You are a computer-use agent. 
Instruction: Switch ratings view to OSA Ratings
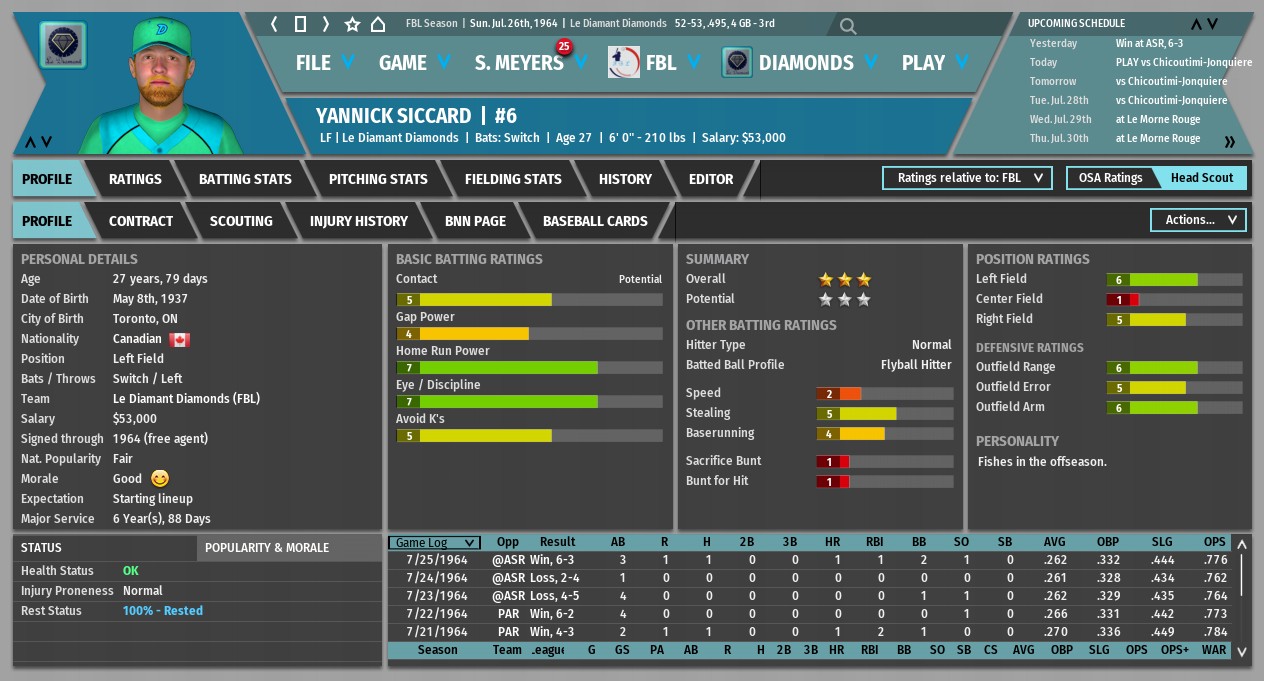1110,178
